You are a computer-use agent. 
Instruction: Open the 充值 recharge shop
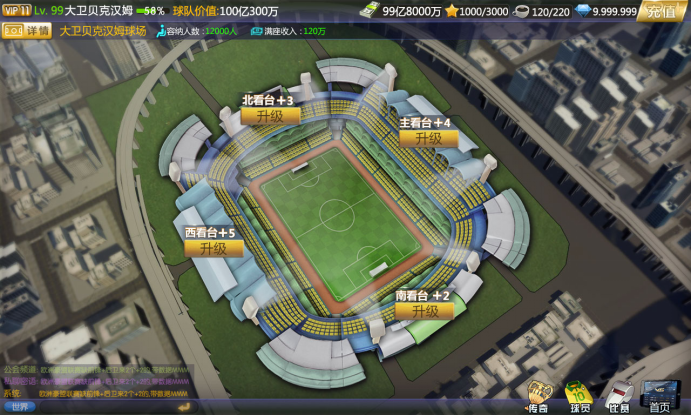[x=662, y=11]
